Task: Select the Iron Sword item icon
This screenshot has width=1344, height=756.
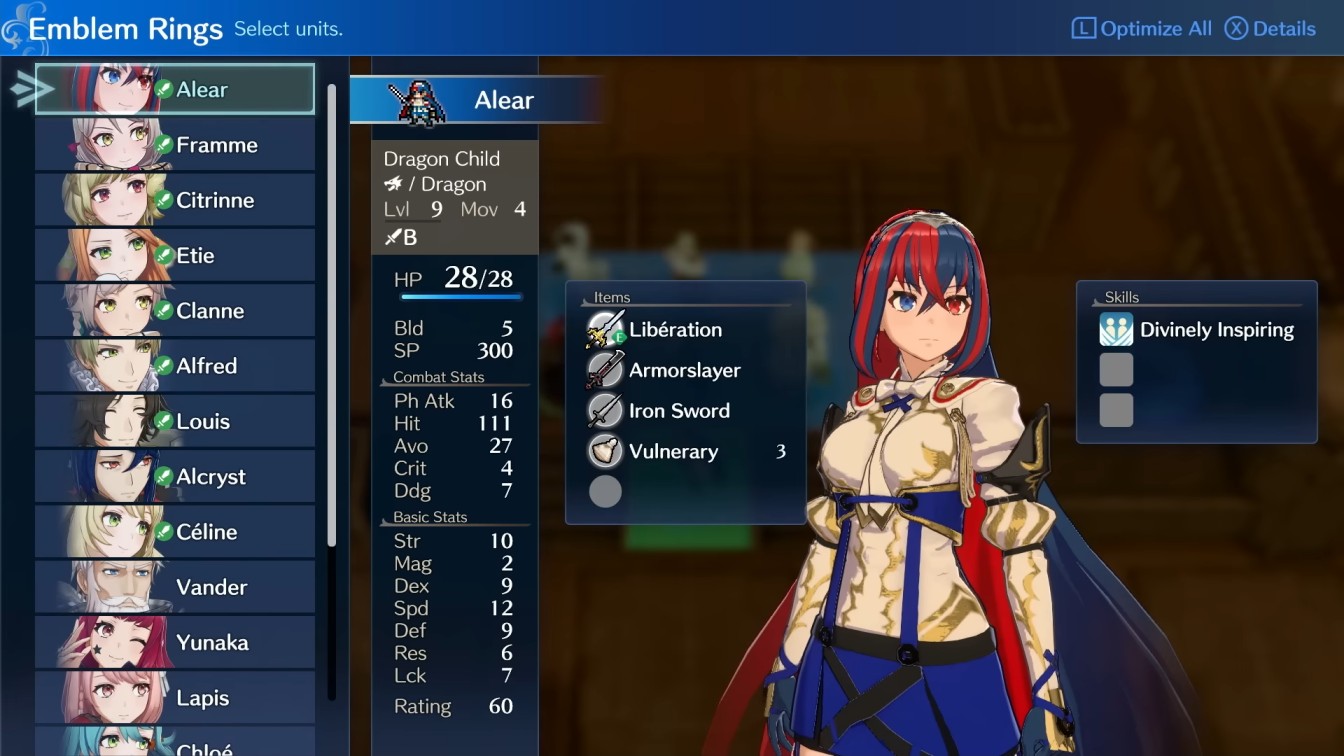Action: click(x=604, y=410)
